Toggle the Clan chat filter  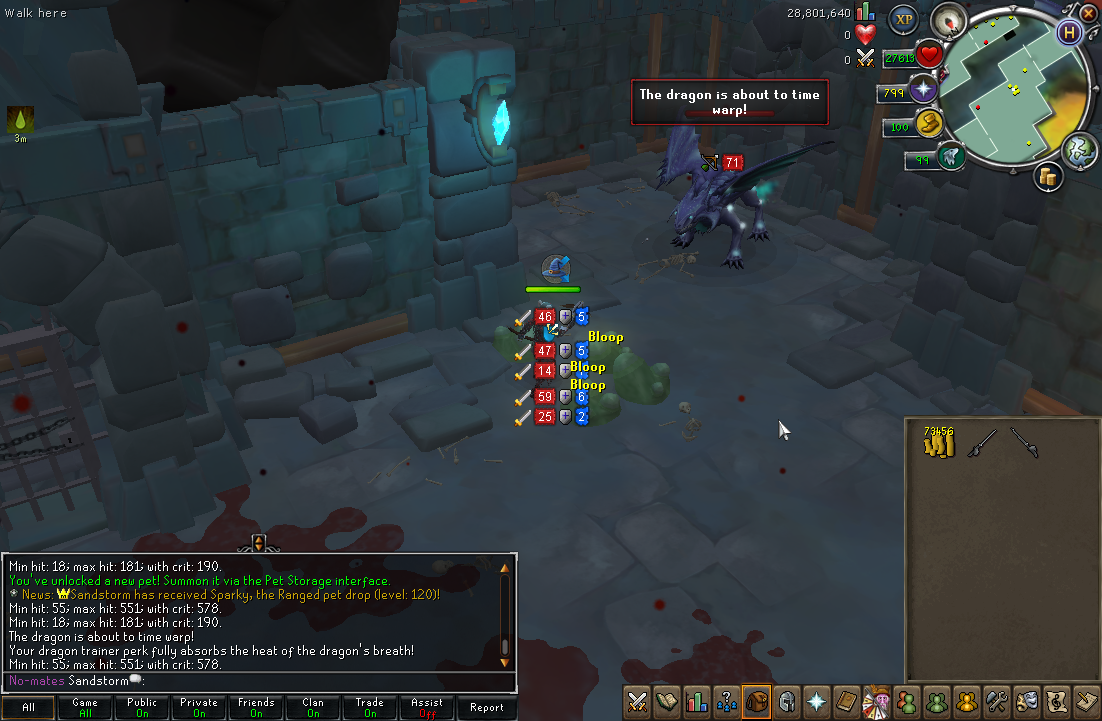[313, 707]
